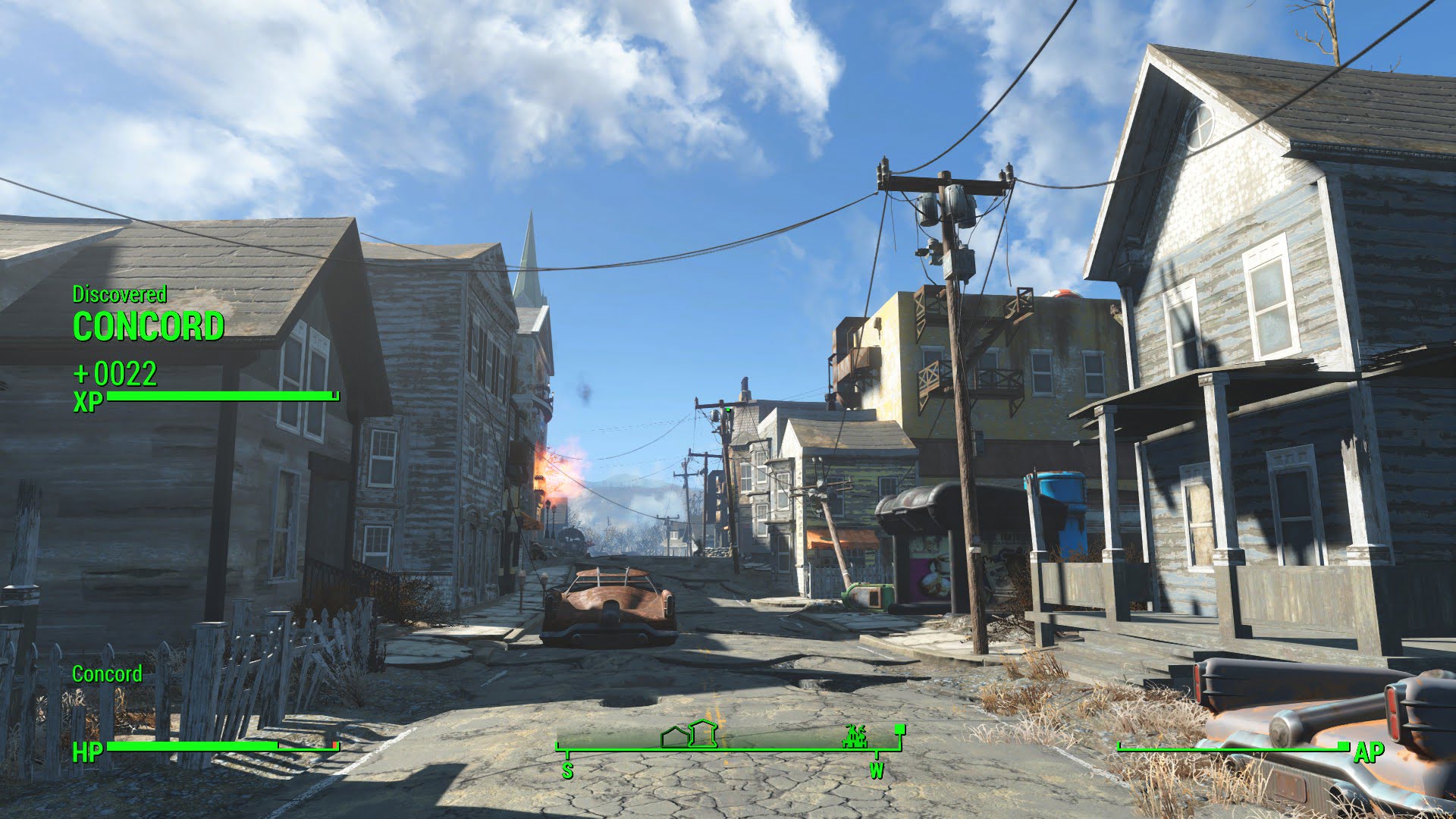The height and width of the screenshot is (819, 1456).
Task: Click the +0022 experience counter
Action: pos(115,372)
